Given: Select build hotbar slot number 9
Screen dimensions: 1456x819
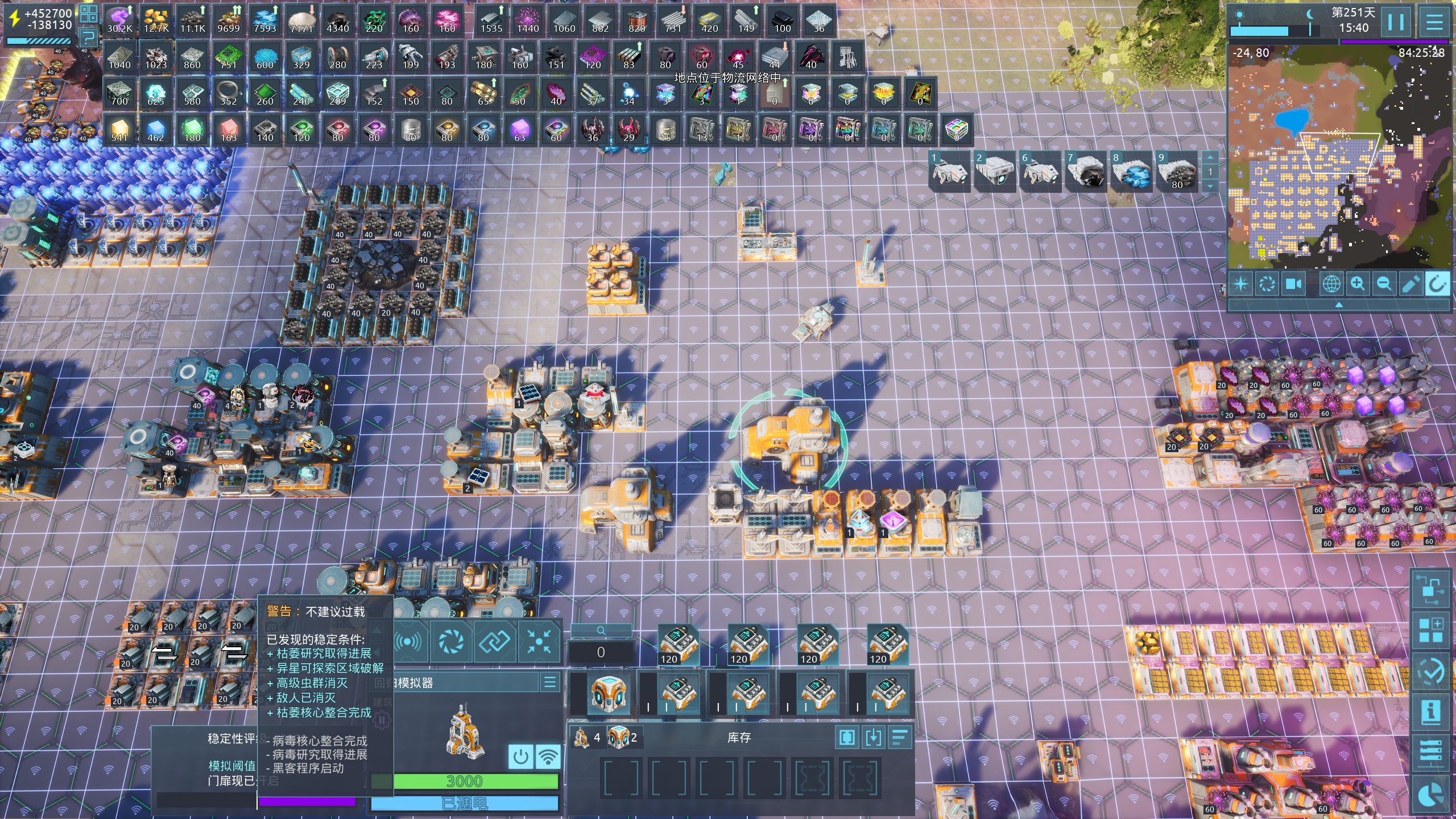Looking at the screenshot, I should coord(1176,172).
